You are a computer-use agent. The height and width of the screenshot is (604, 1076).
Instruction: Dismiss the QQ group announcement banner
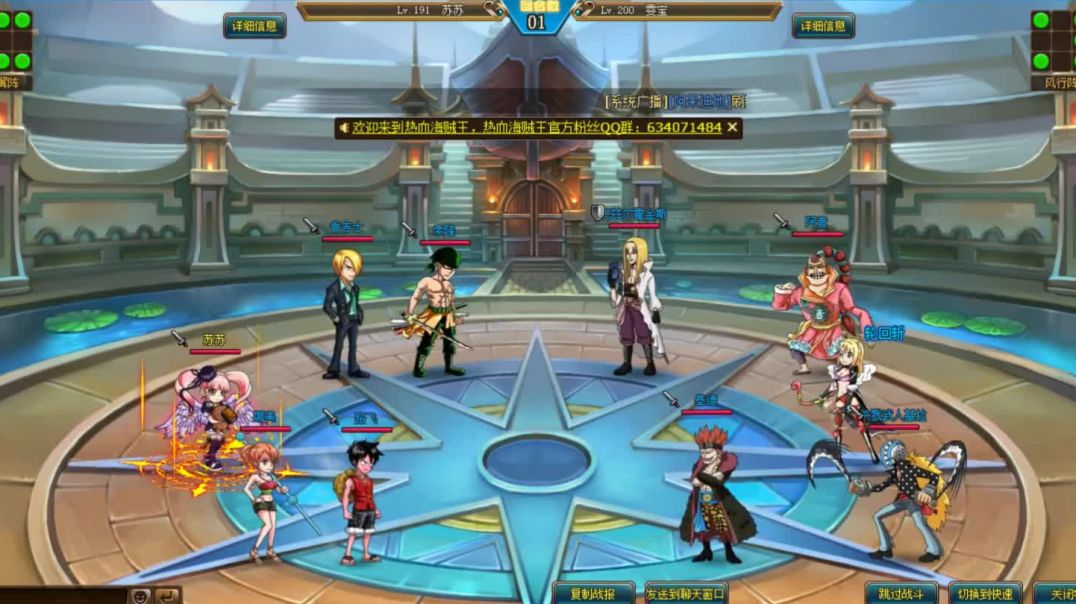point(732,128)
